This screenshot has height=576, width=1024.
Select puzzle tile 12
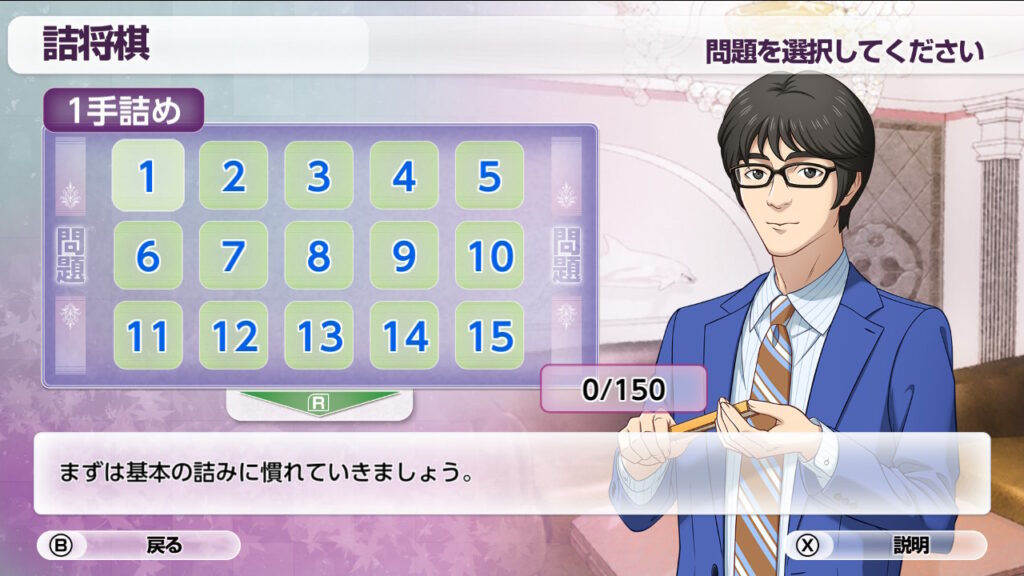pyautogui.click(x=233, y=336)
